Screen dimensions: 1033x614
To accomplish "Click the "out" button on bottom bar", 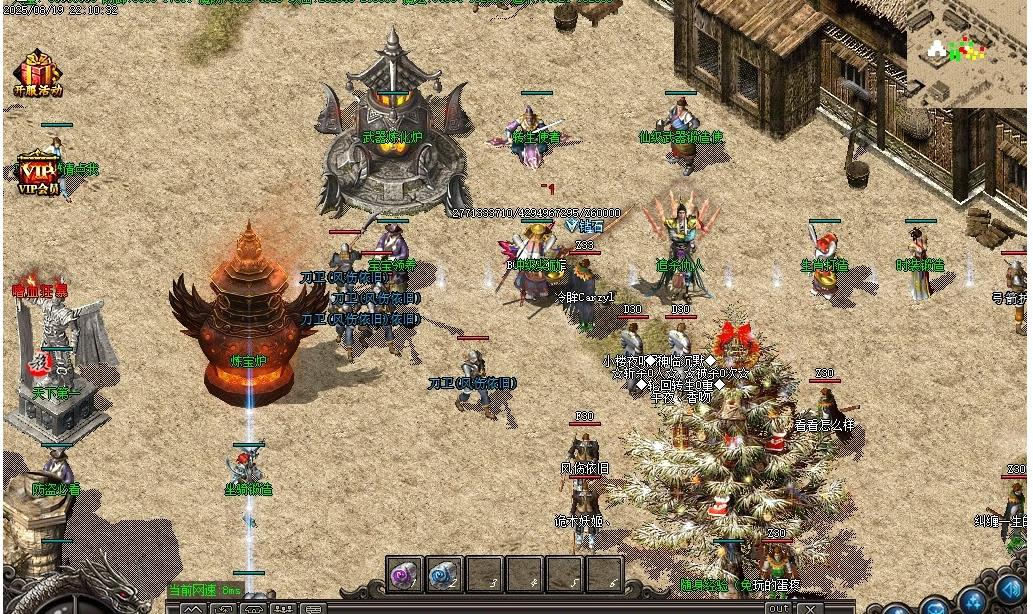I will pos(778,607).
